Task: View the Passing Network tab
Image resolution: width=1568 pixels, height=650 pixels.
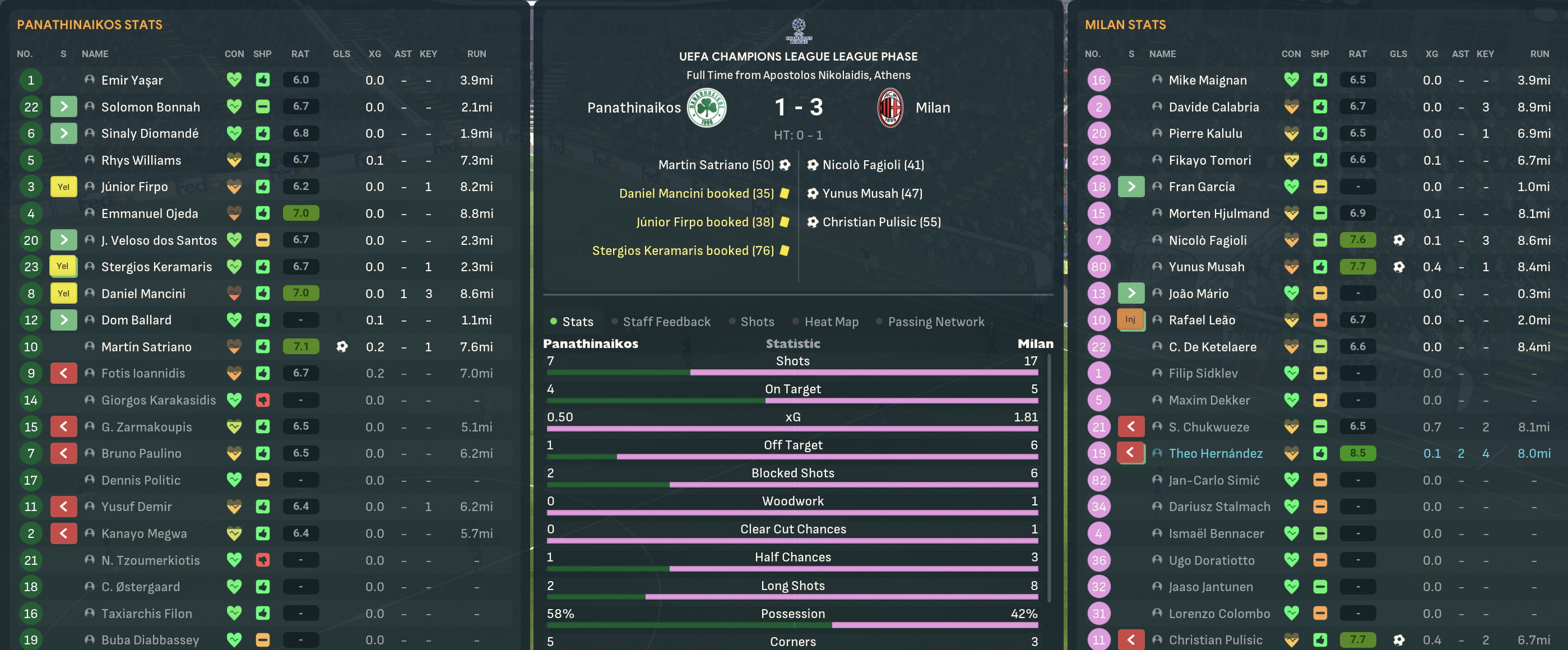Action: coord(935,321)
